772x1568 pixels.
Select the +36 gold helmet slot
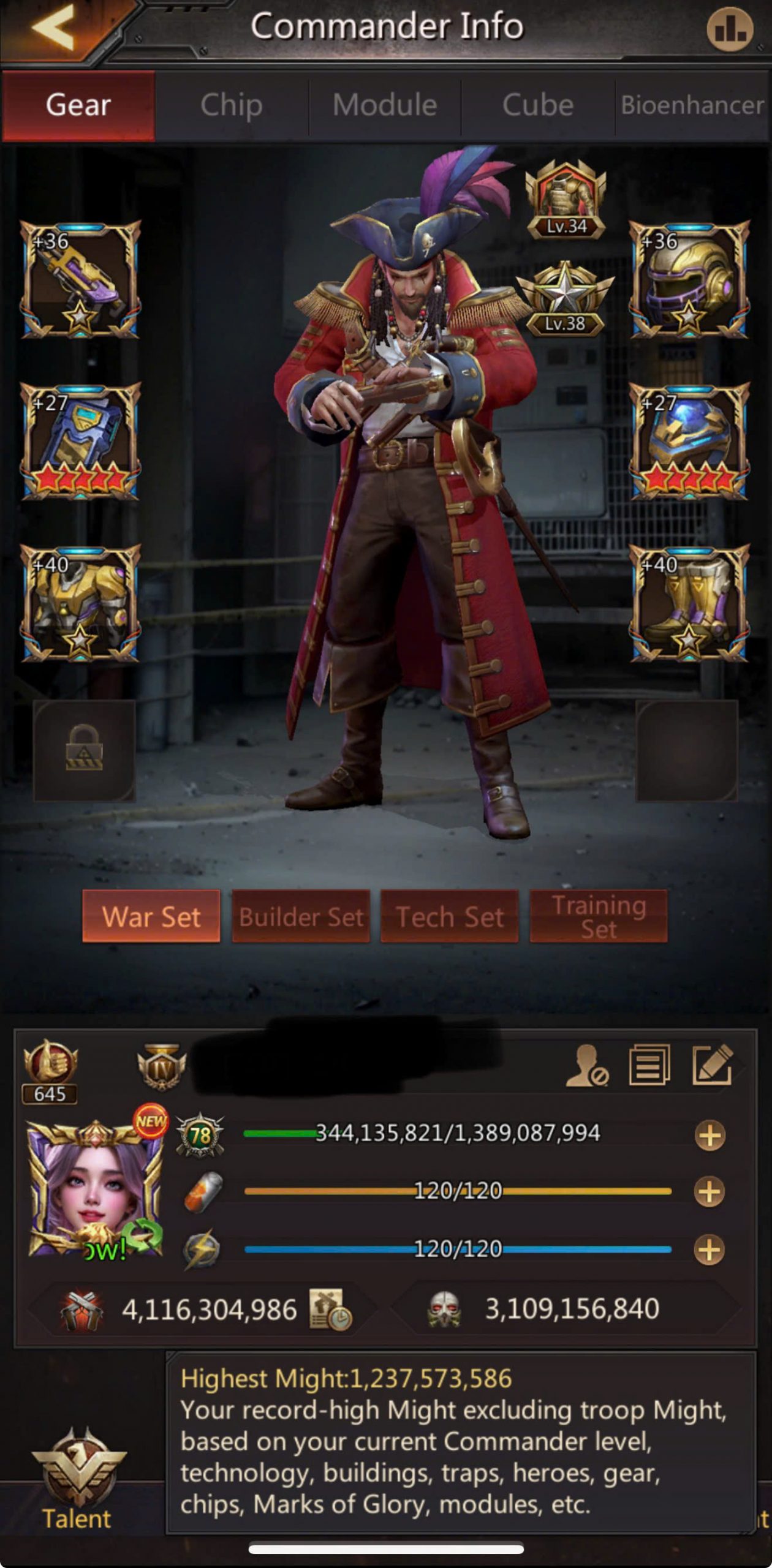(689, 279)
